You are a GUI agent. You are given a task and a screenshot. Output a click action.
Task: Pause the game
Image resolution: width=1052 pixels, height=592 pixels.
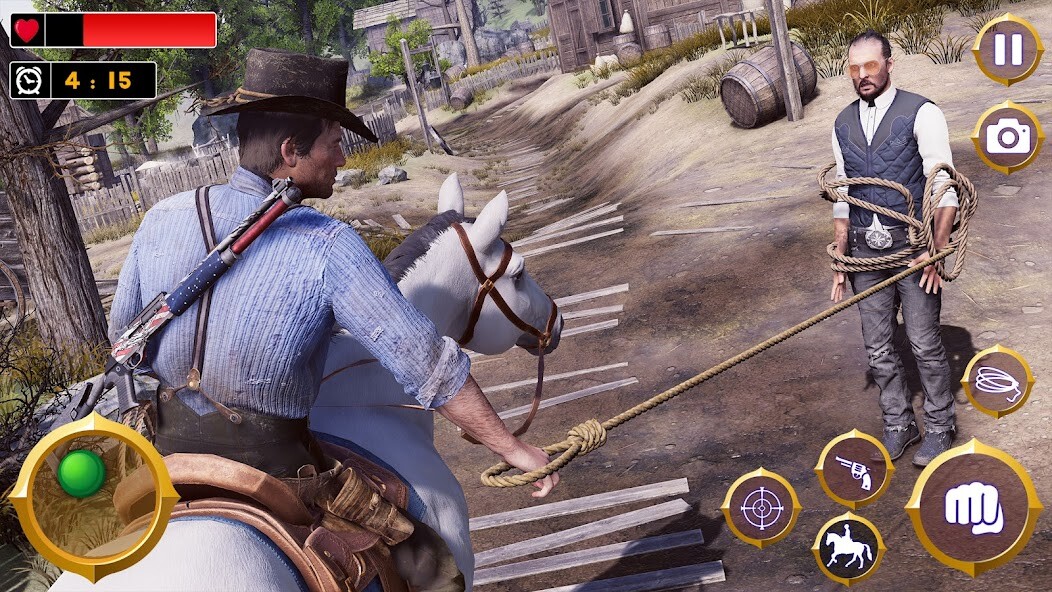[x=1007, y=50]
